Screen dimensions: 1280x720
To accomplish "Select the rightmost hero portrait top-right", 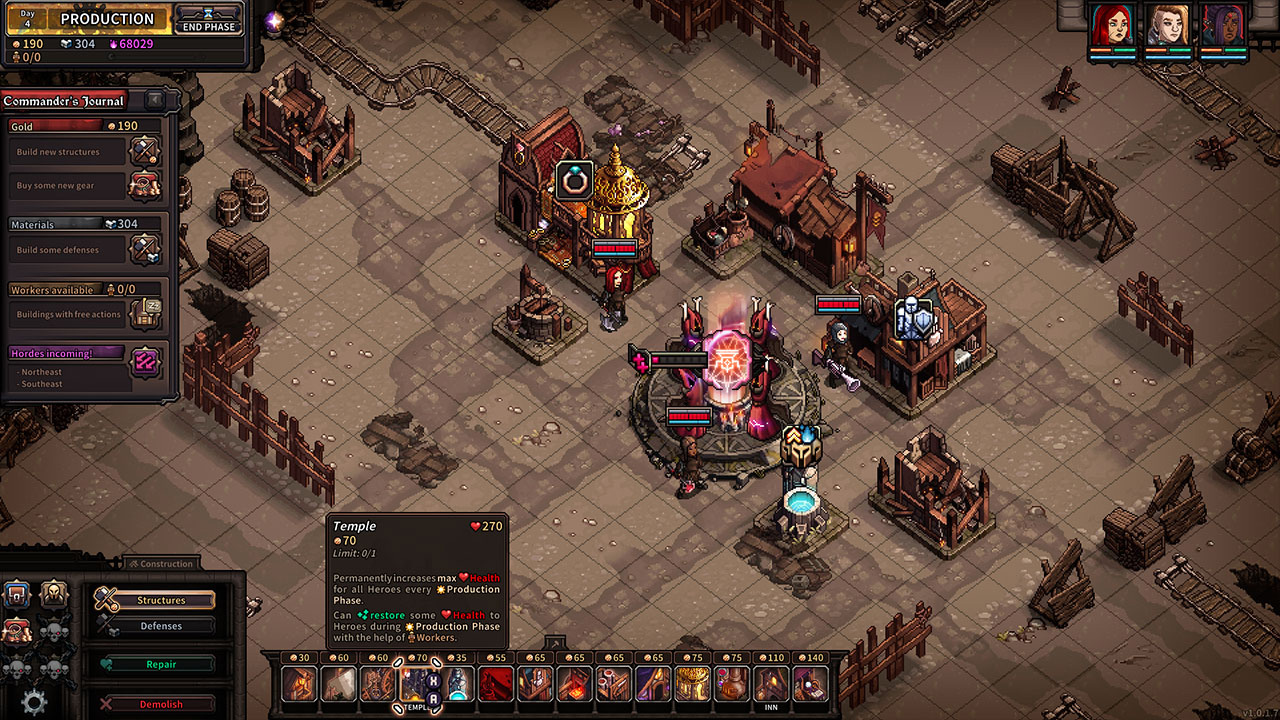I will [x=1222, y=26].
